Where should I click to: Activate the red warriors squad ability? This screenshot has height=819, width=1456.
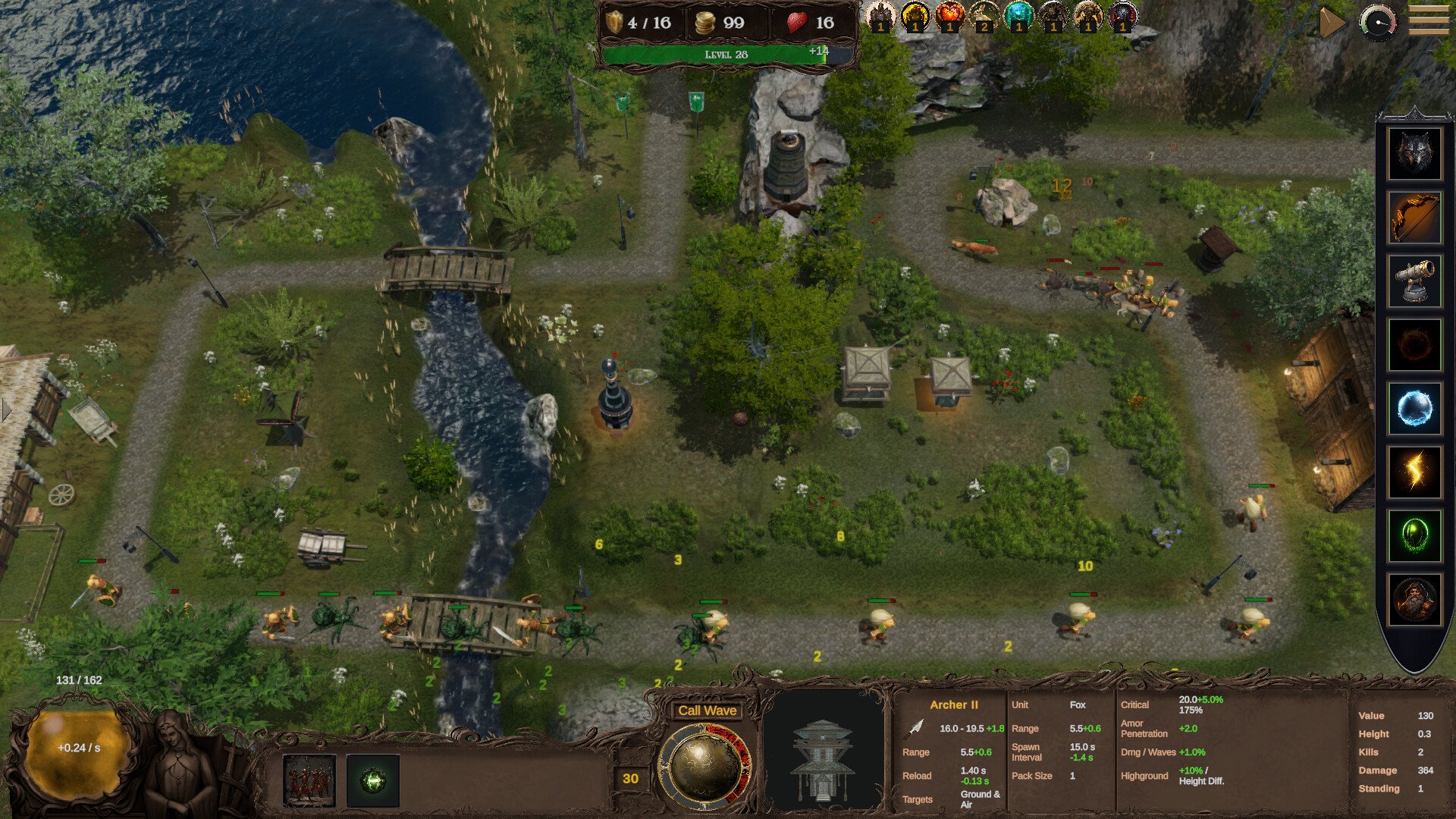309,780
